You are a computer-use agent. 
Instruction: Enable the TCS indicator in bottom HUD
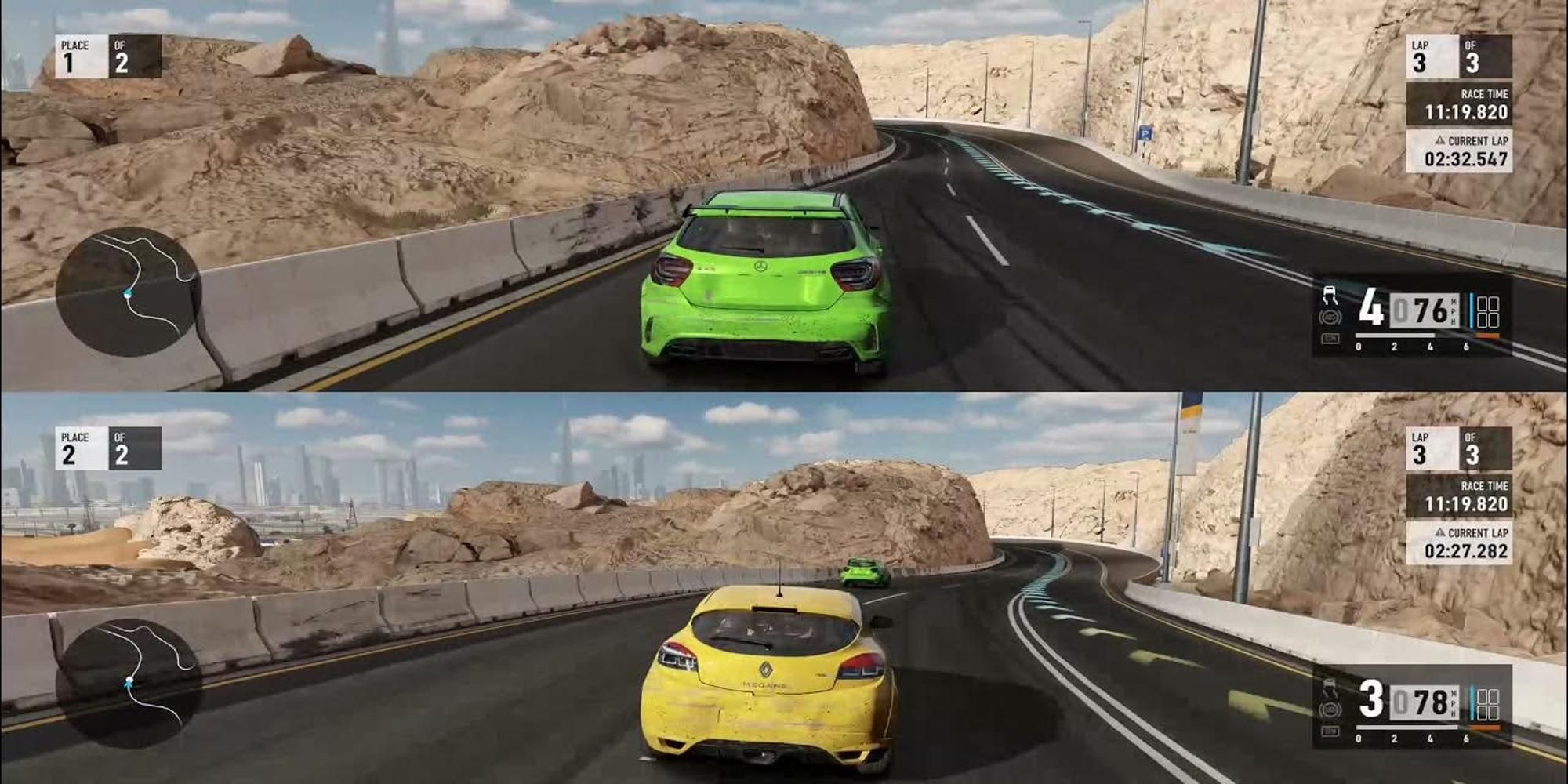tap(1330, 731)
